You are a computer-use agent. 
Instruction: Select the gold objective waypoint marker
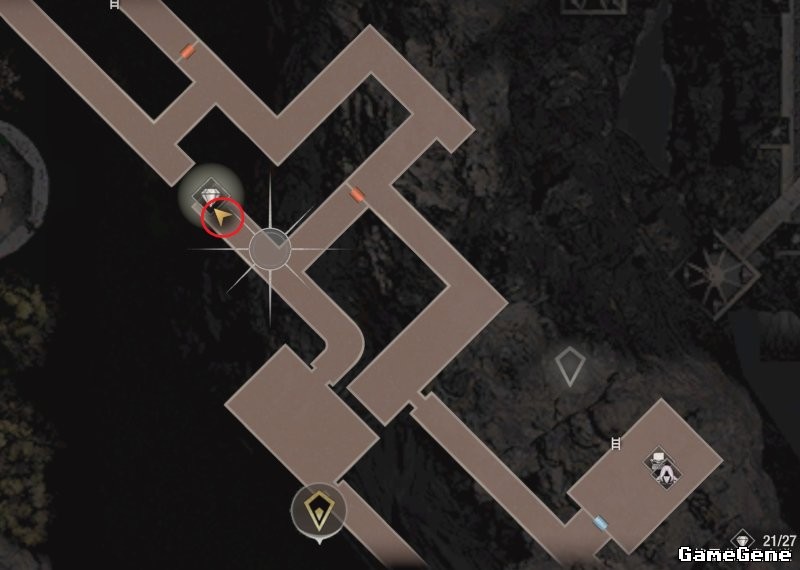(319, 511)
